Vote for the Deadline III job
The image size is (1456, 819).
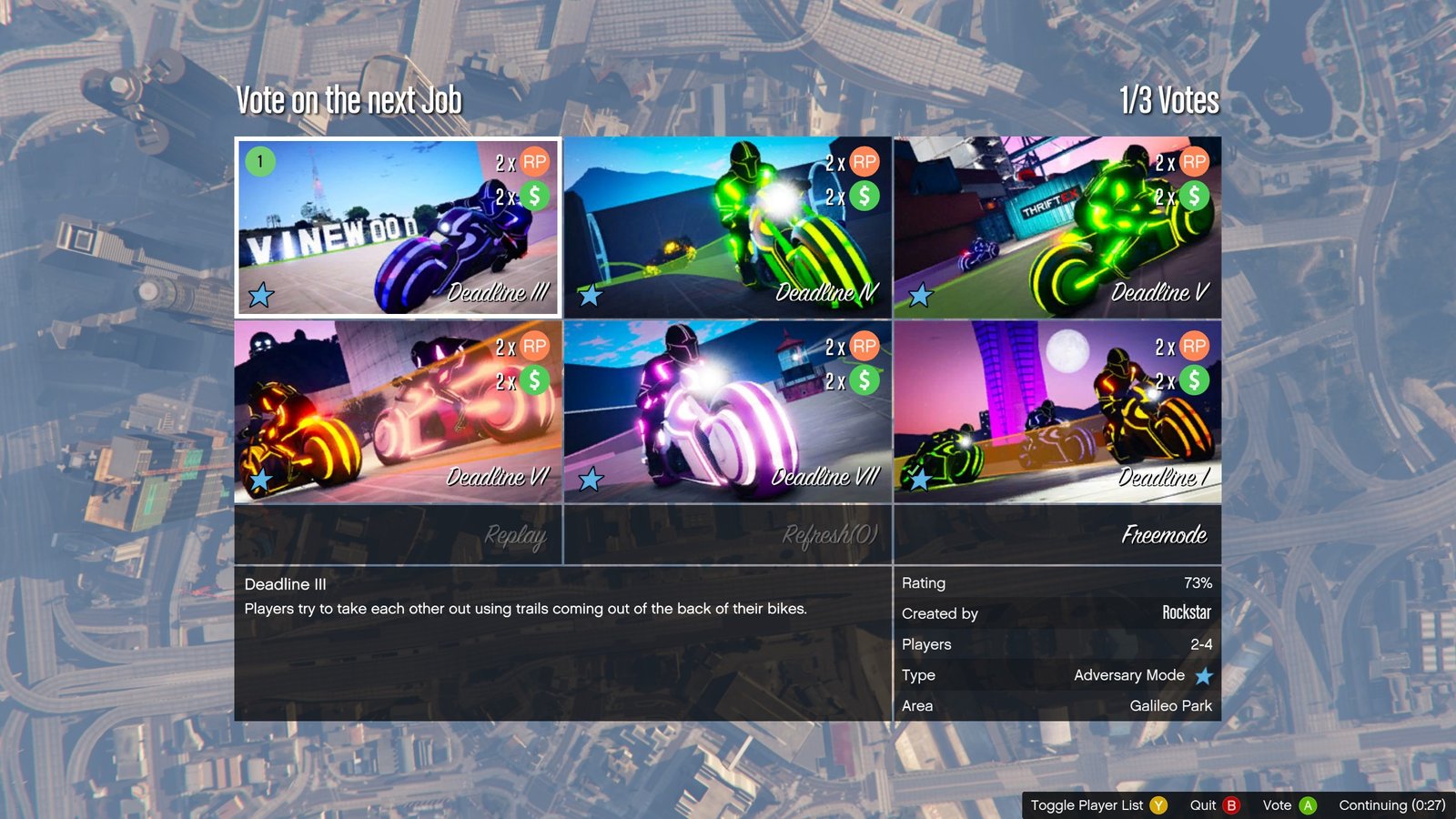tap(399, 227)
